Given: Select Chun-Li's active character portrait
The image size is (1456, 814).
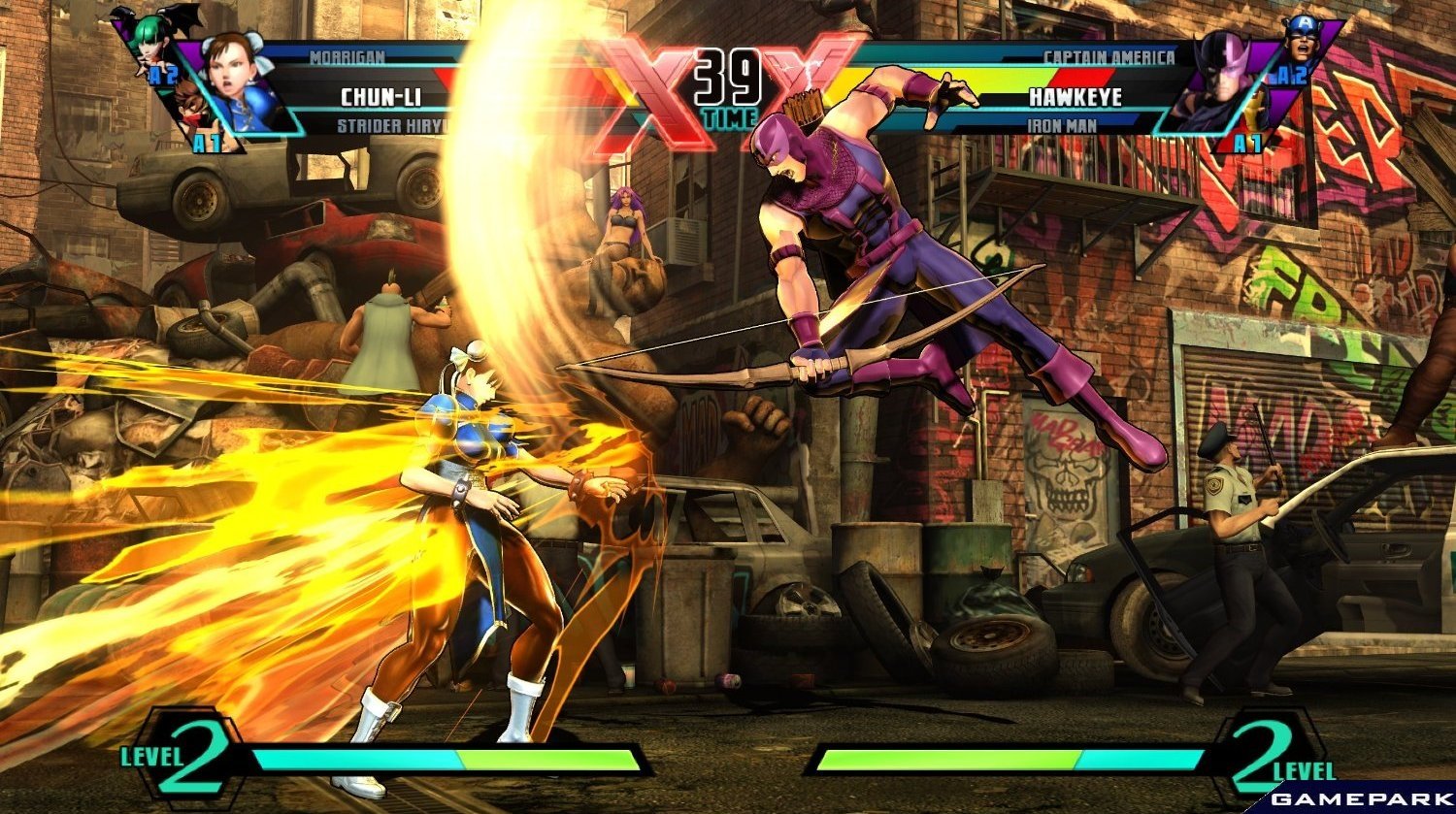Looking at the screenshot, I should pos(238,80).
